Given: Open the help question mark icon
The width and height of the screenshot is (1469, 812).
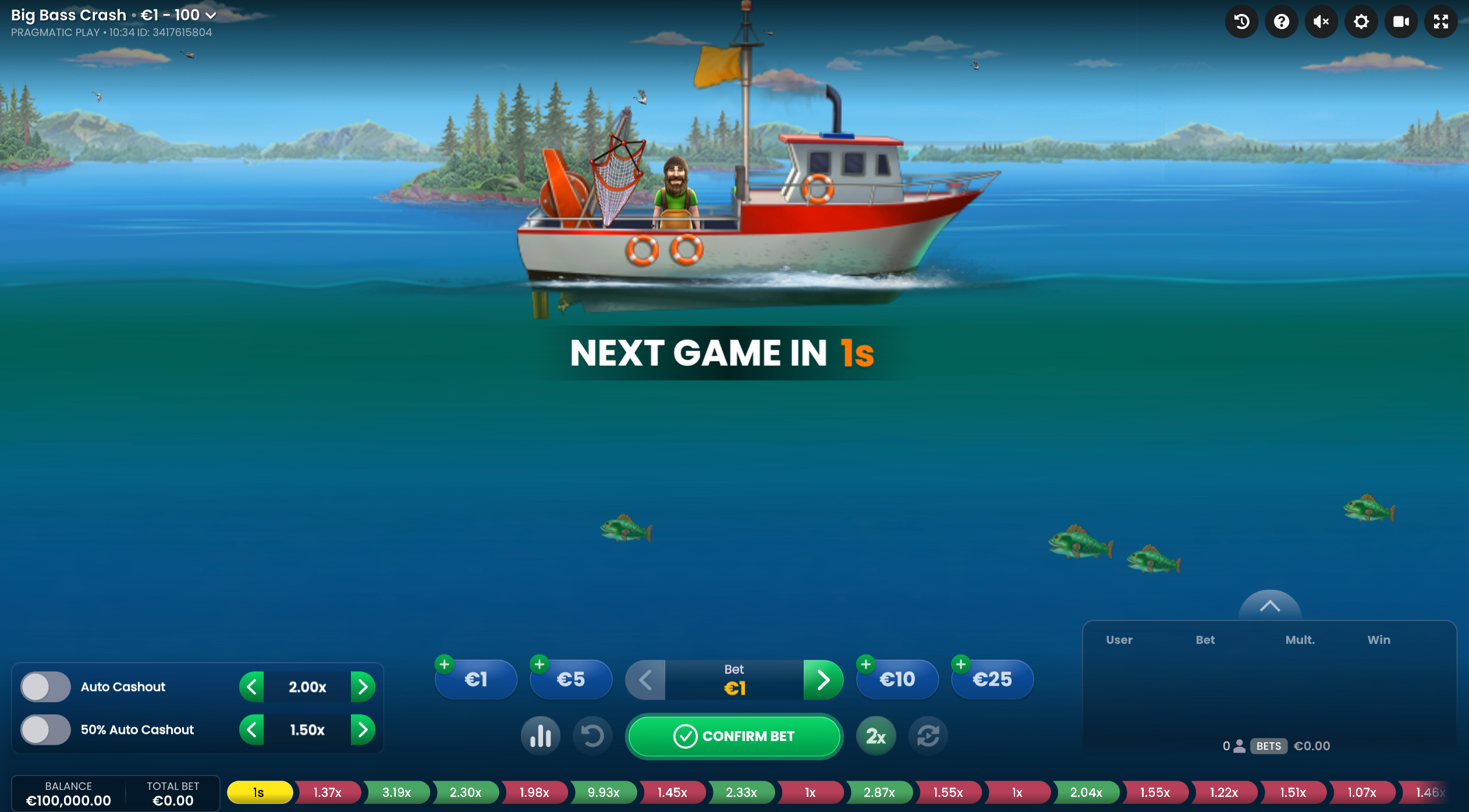Looking at the screenshot, I should click(x=1281, y=22).
